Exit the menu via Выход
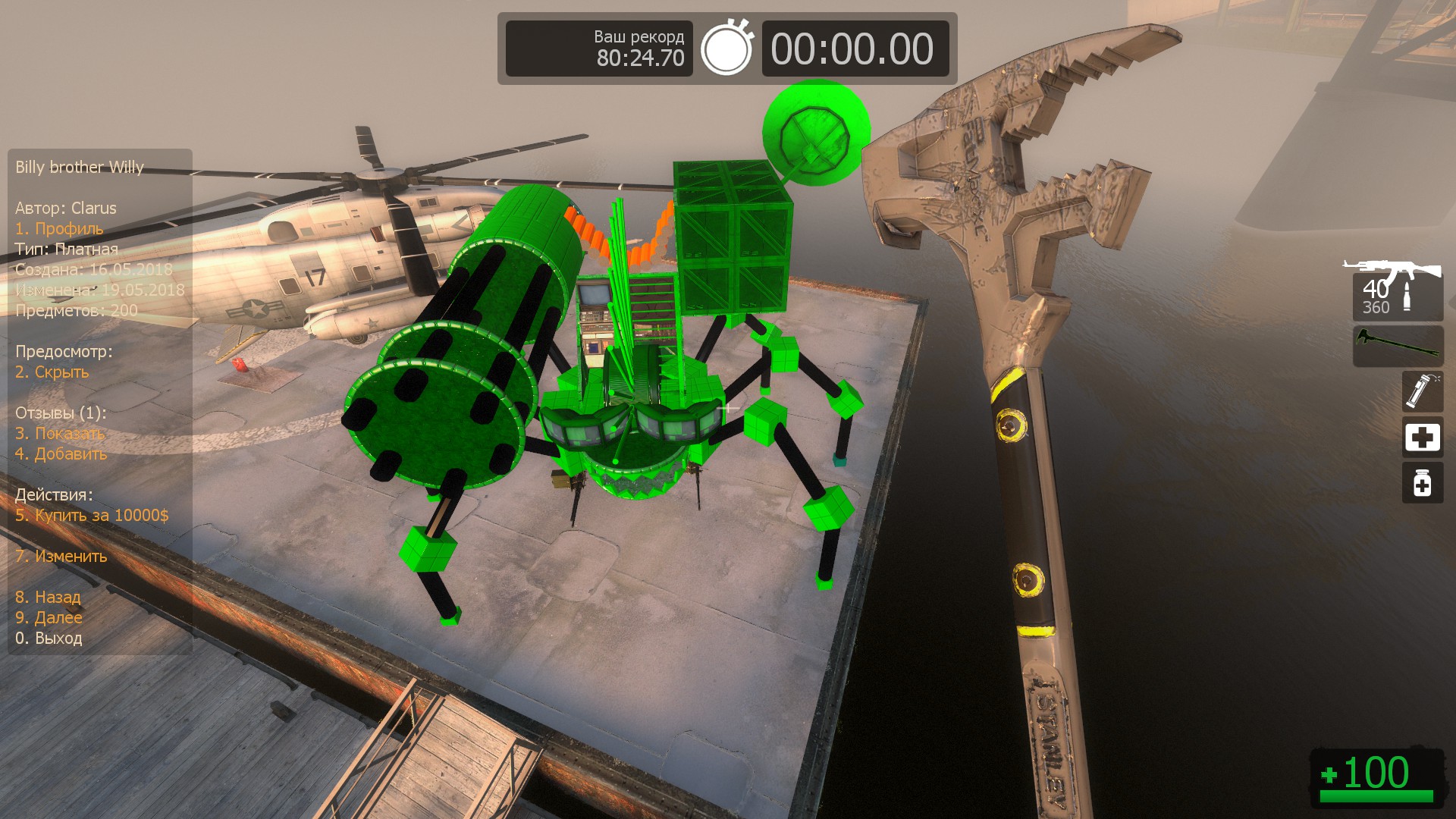Viewport: 1456px width, 819px height. [x=49, y=638]
